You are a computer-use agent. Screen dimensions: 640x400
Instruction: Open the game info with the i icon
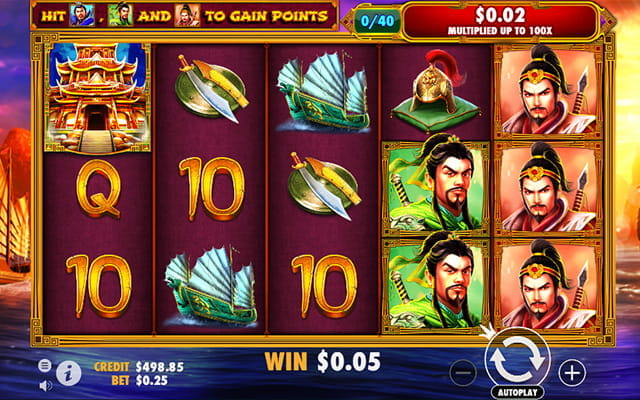coord(69,374)
